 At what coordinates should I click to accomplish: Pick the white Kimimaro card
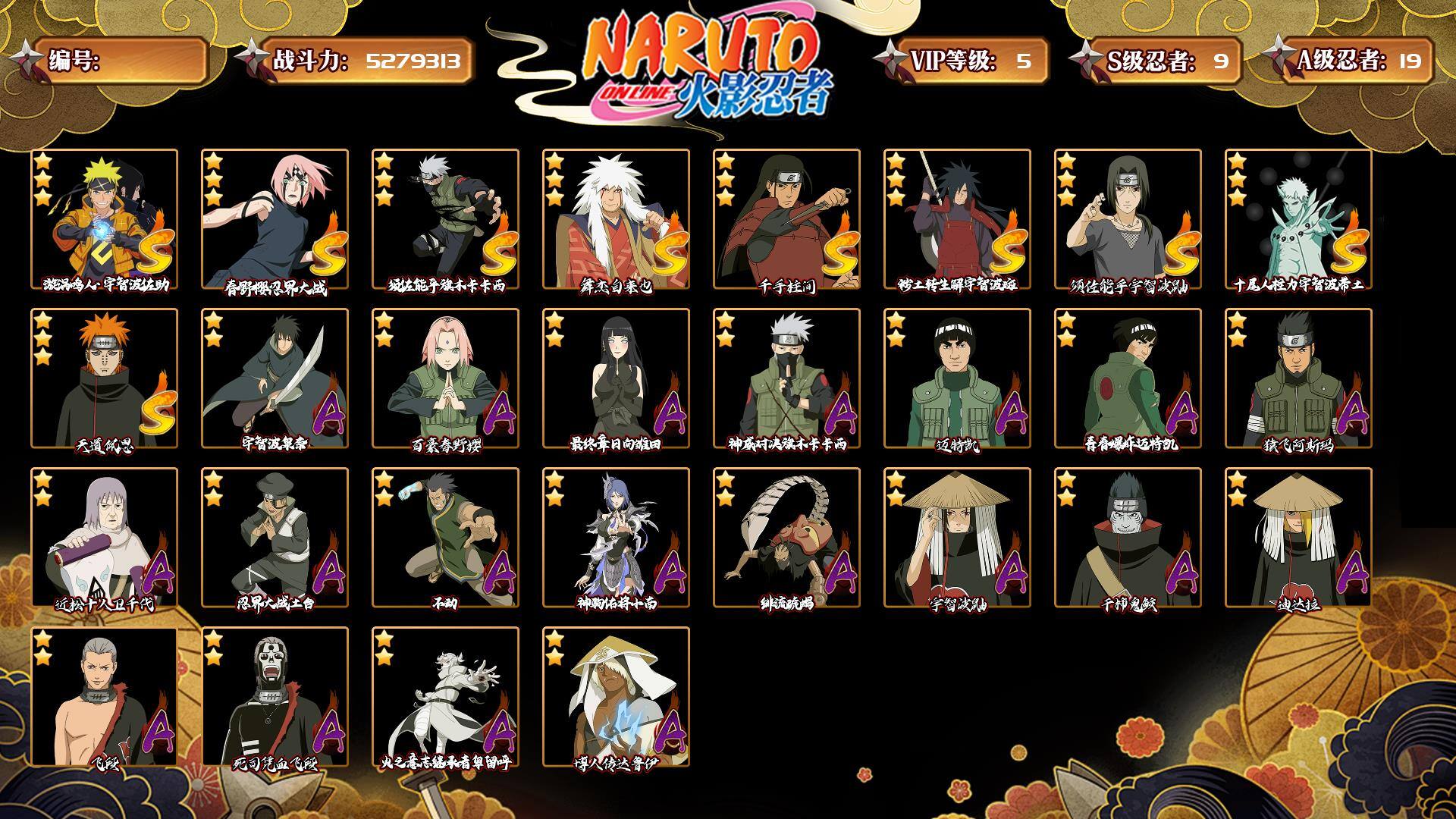[445, 697]
